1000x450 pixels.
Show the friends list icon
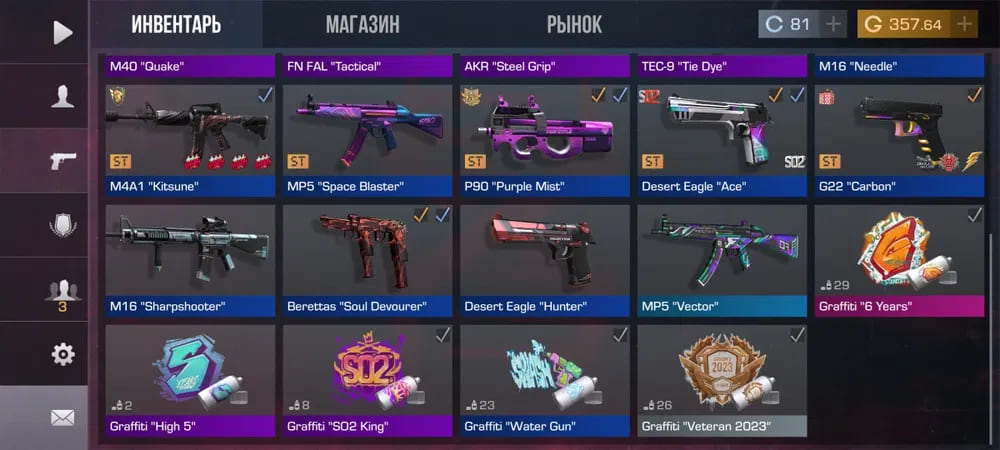62,292
